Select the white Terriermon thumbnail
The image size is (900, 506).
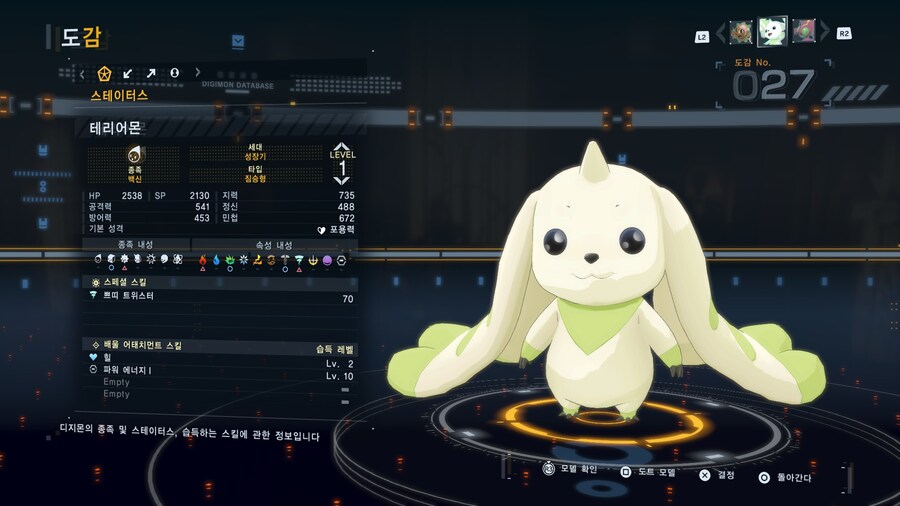coord(772,31)
